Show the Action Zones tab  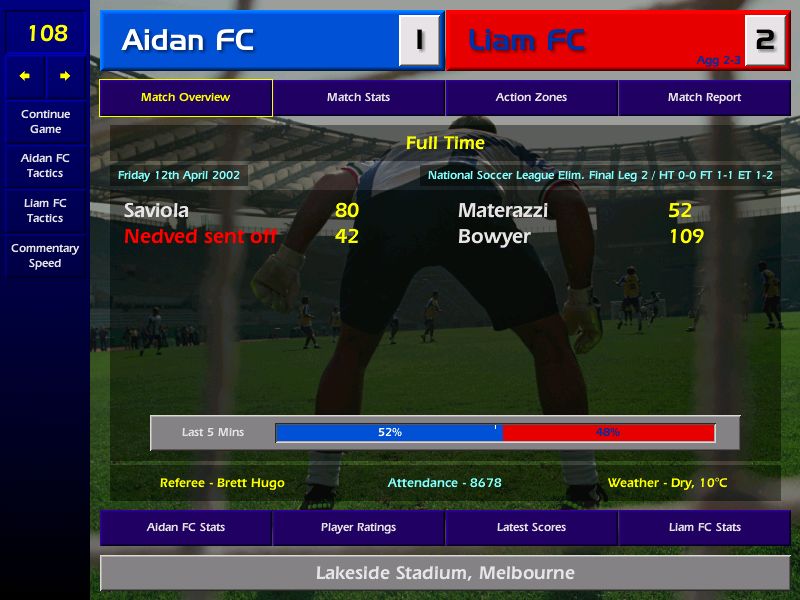531,98
